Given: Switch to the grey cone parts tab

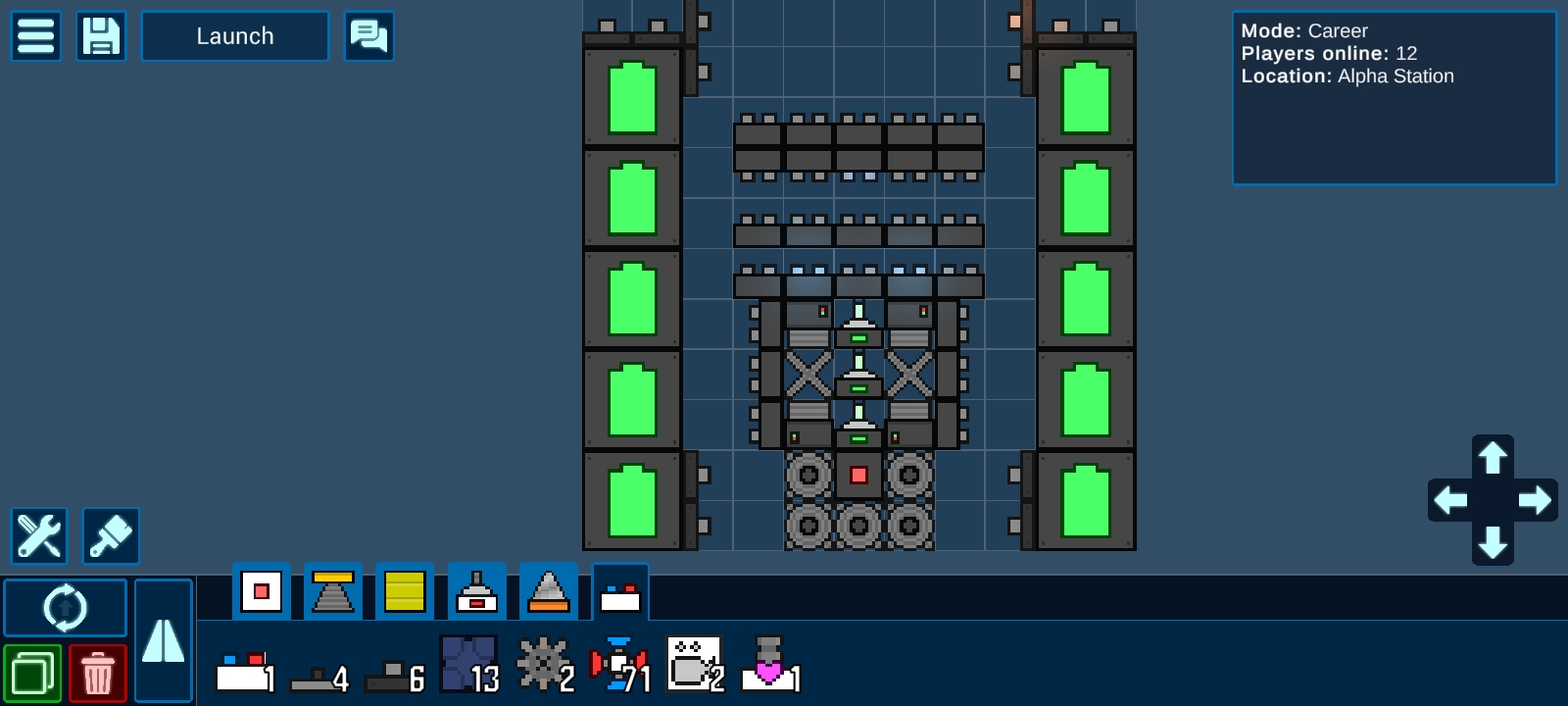Looking at the screenshot, I should pos(549,591).
